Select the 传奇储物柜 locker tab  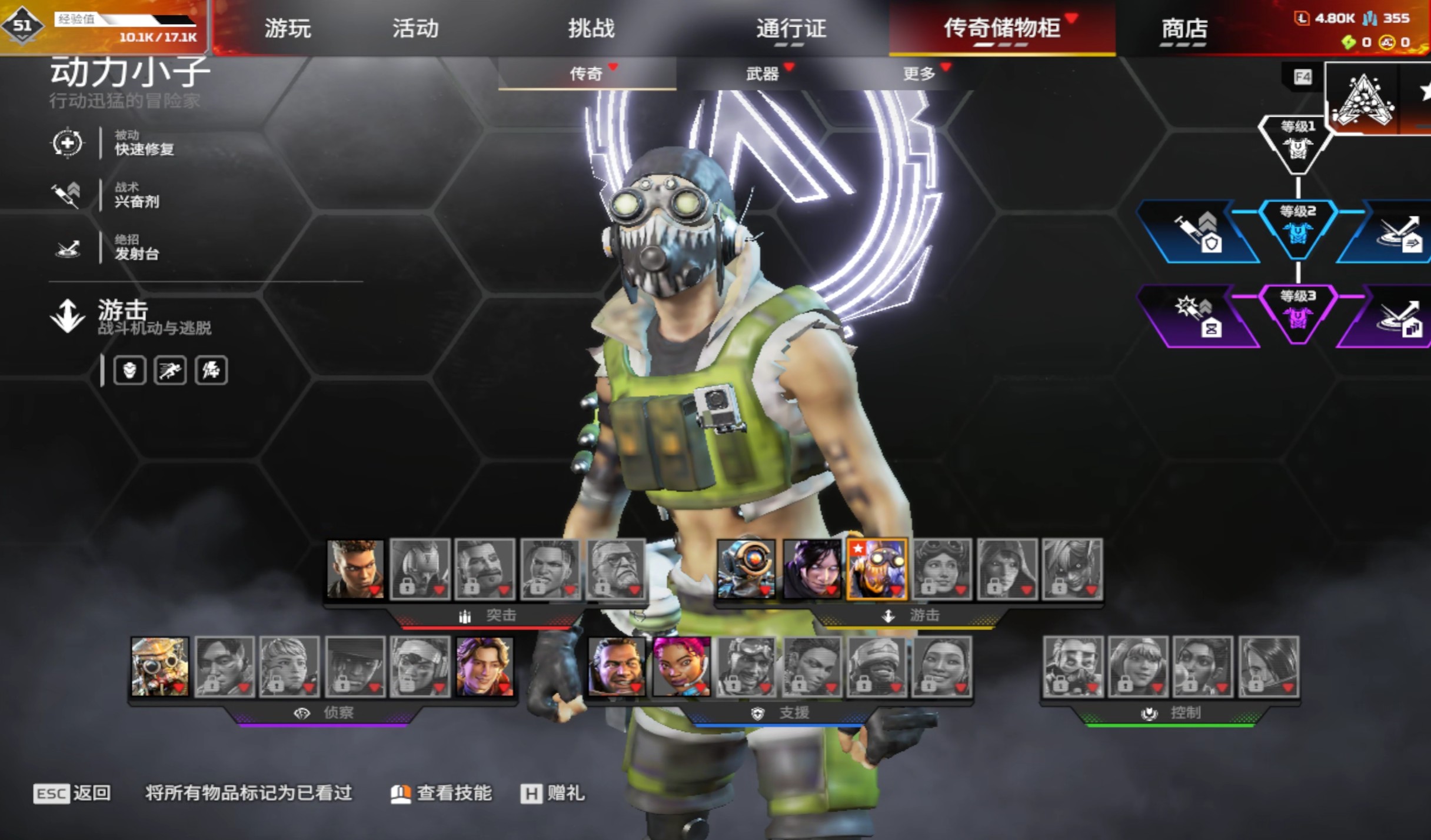pos(1001,28)
